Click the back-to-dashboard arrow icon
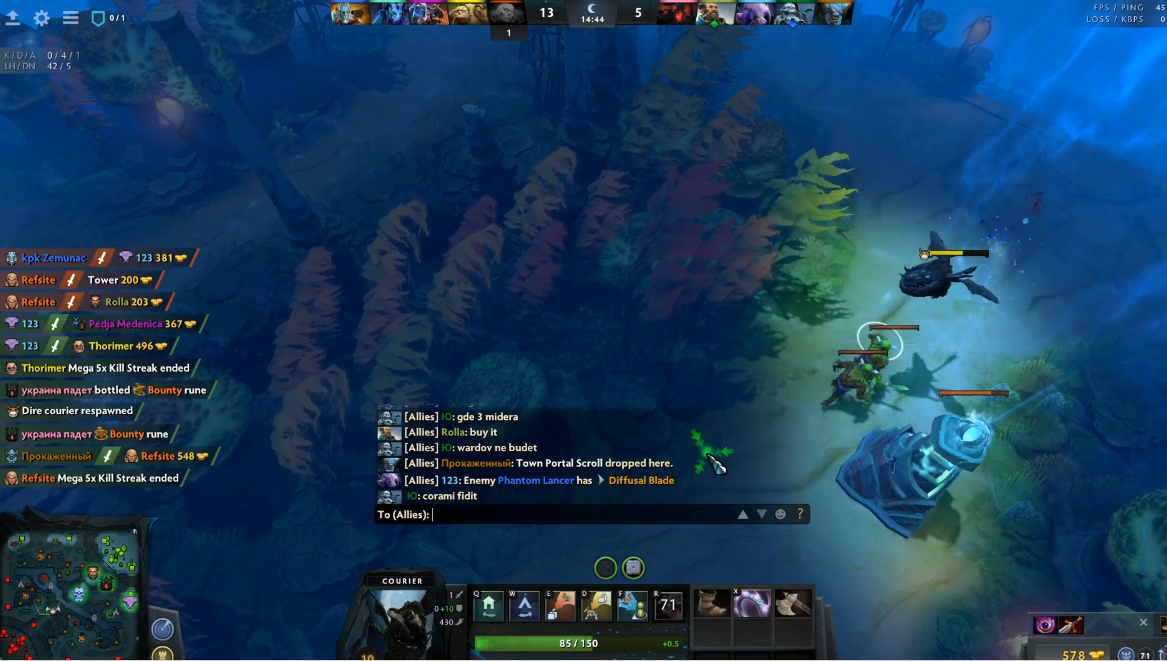1167x661 pixels. coord(13,18)
